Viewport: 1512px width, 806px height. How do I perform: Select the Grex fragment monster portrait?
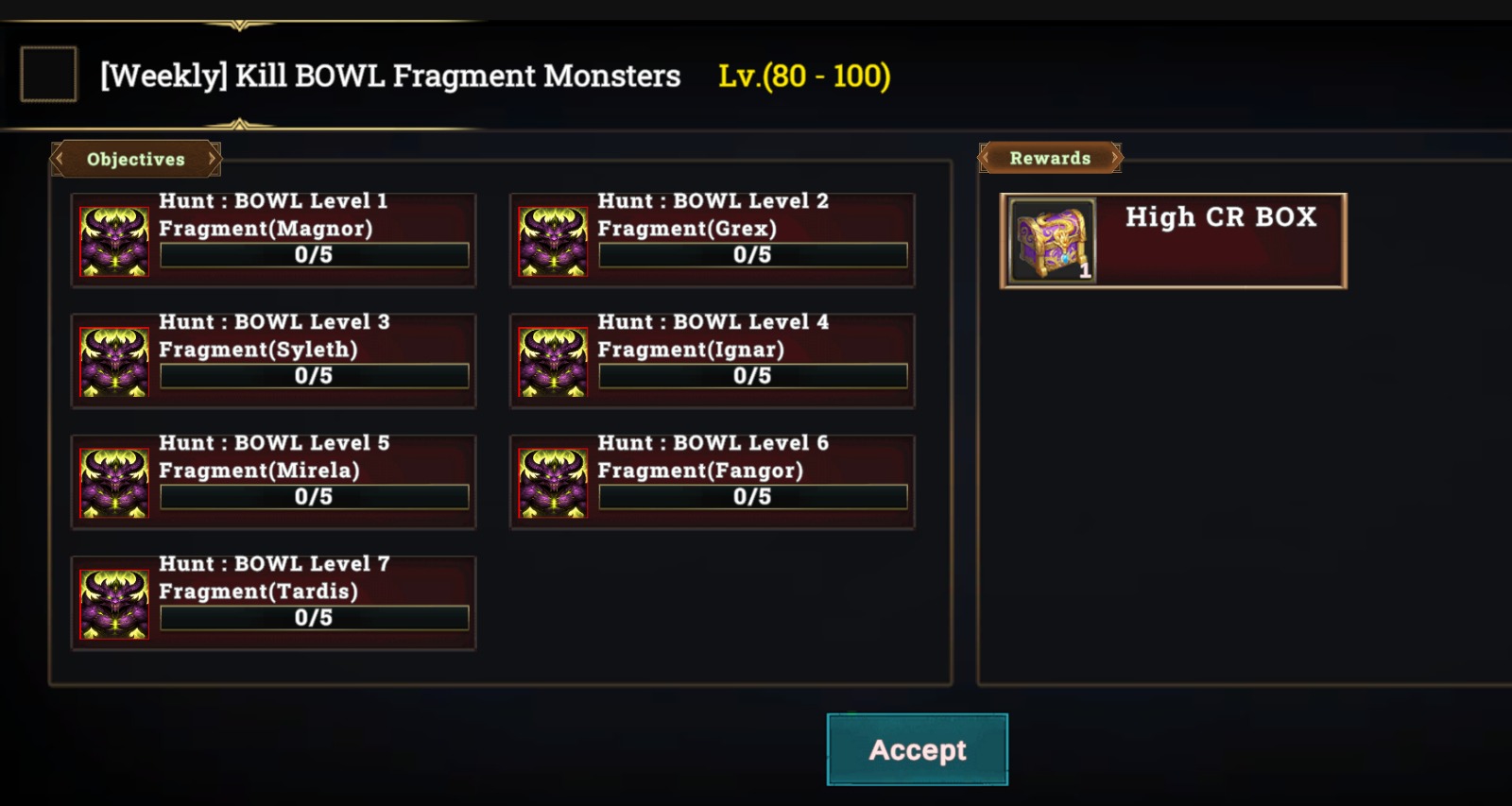pos(551,241)
